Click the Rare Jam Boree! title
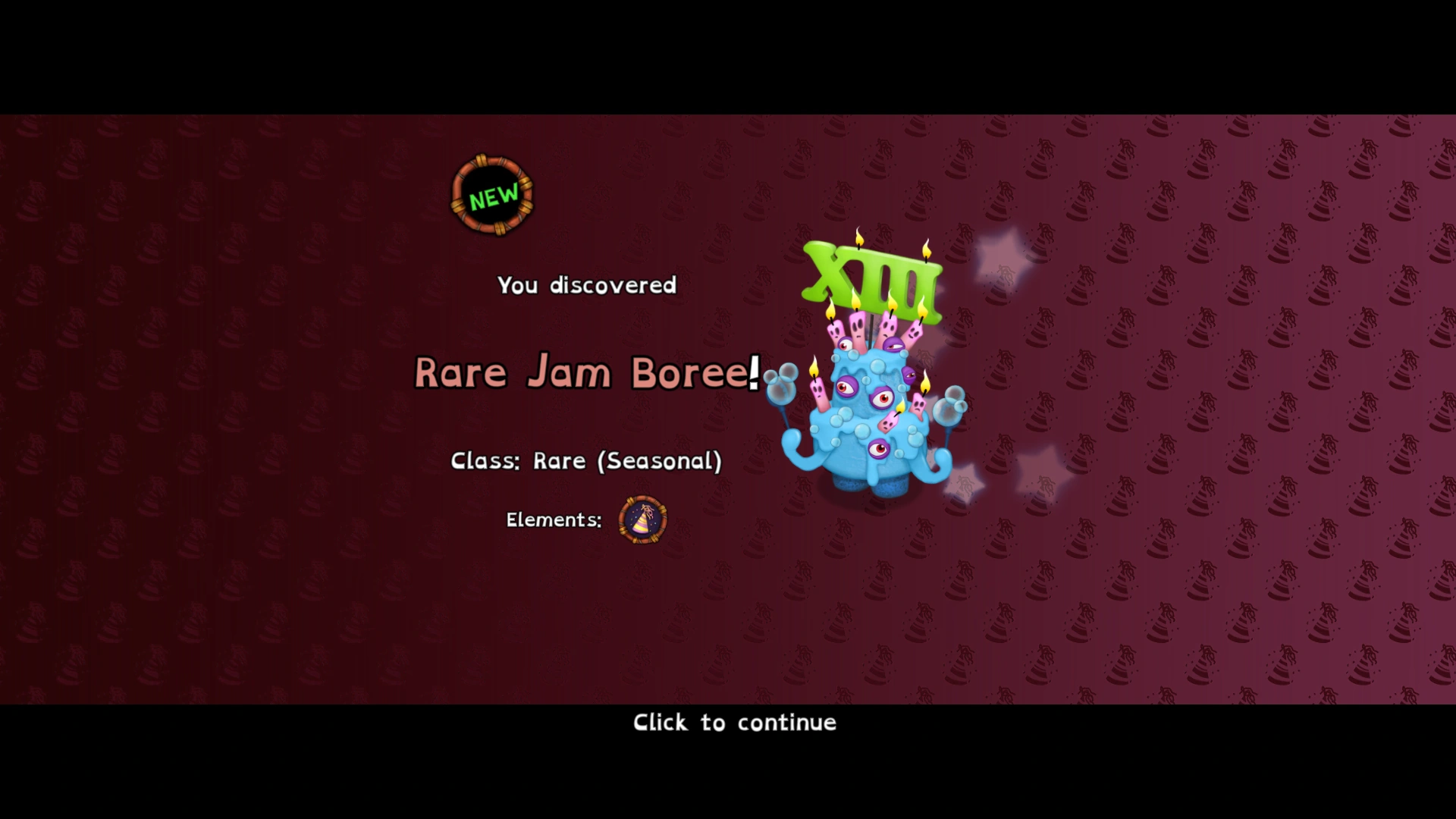Image resolution: width=1456 pixels, height=819 pixels. [586, 372]
